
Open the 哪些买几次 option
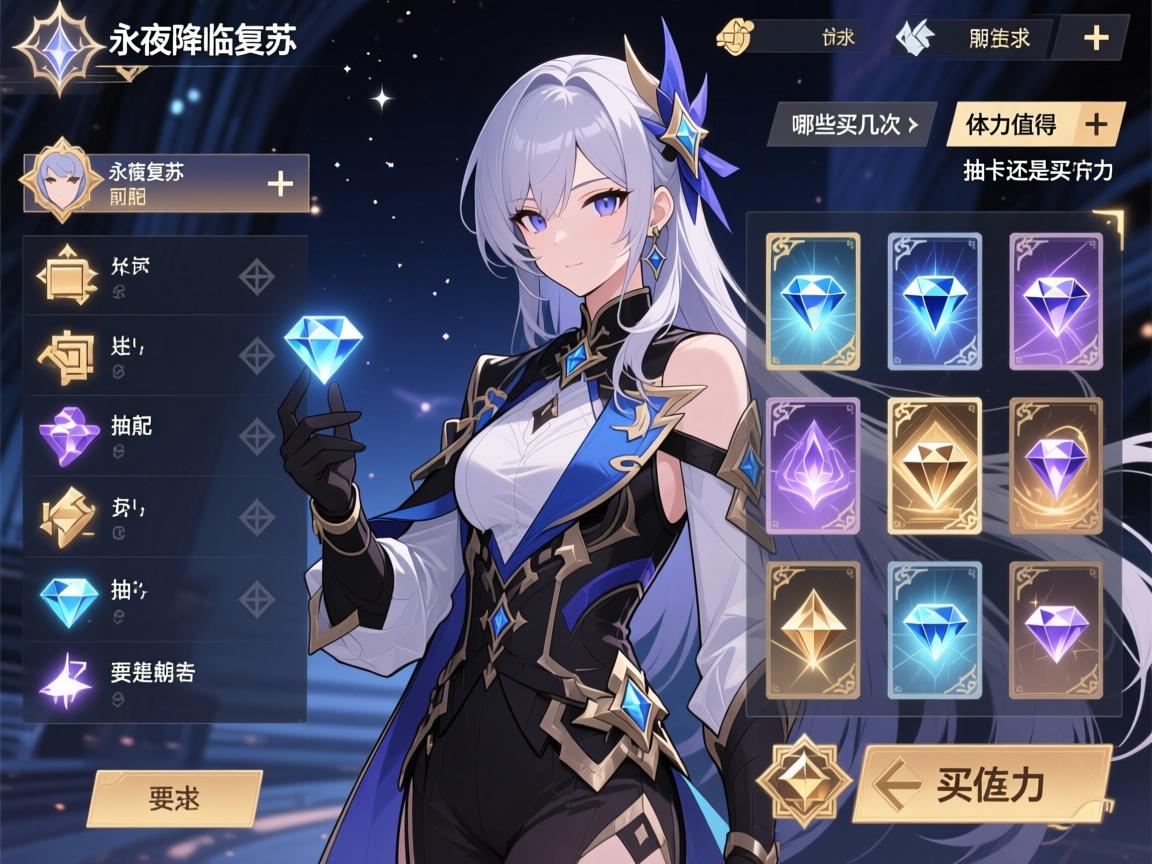click(852, 125)
